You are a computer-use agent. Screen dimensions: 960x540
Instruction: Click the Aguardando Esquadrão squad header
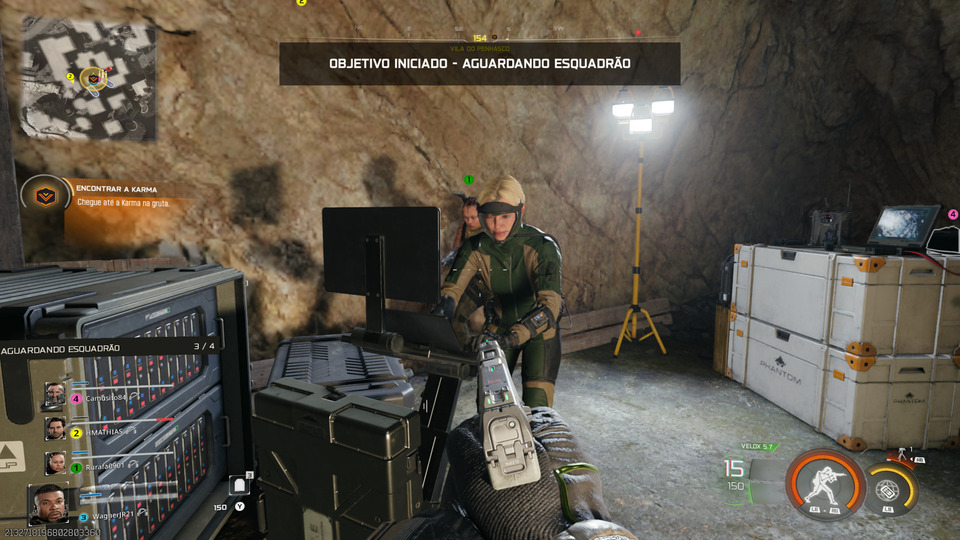(110, 347)
